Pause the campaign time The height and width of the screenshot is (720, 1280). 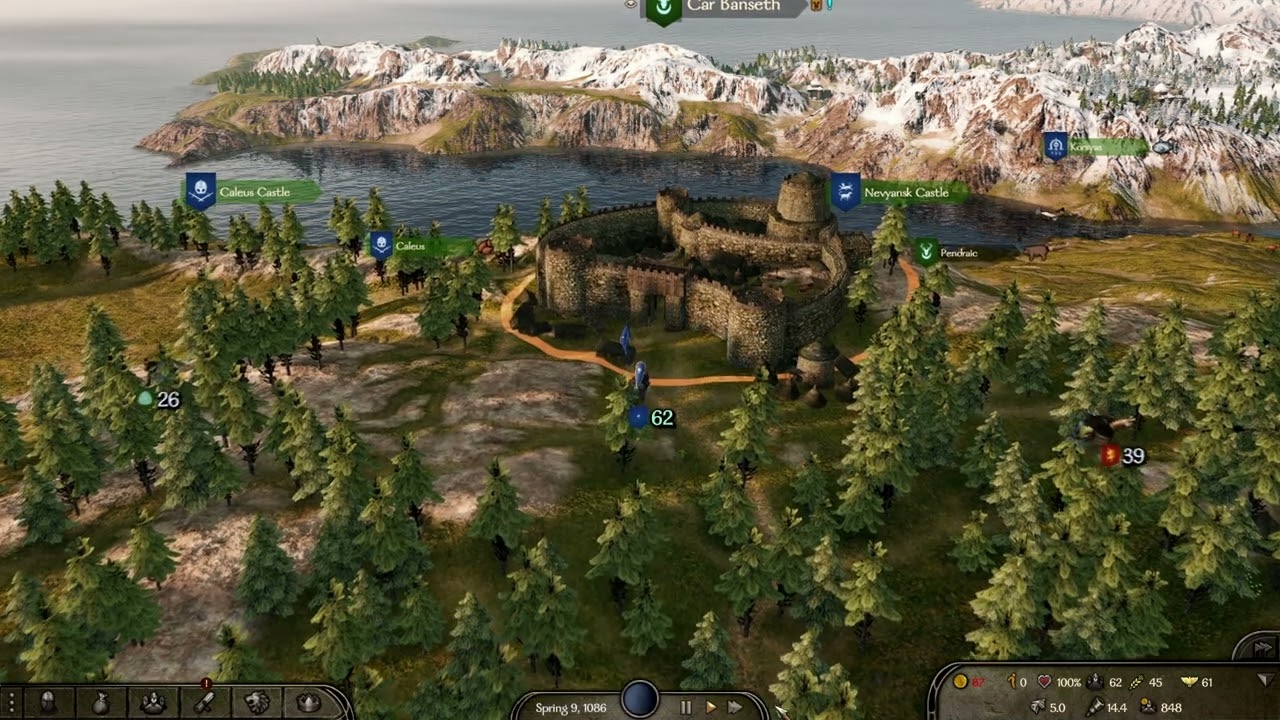(686, 707)
